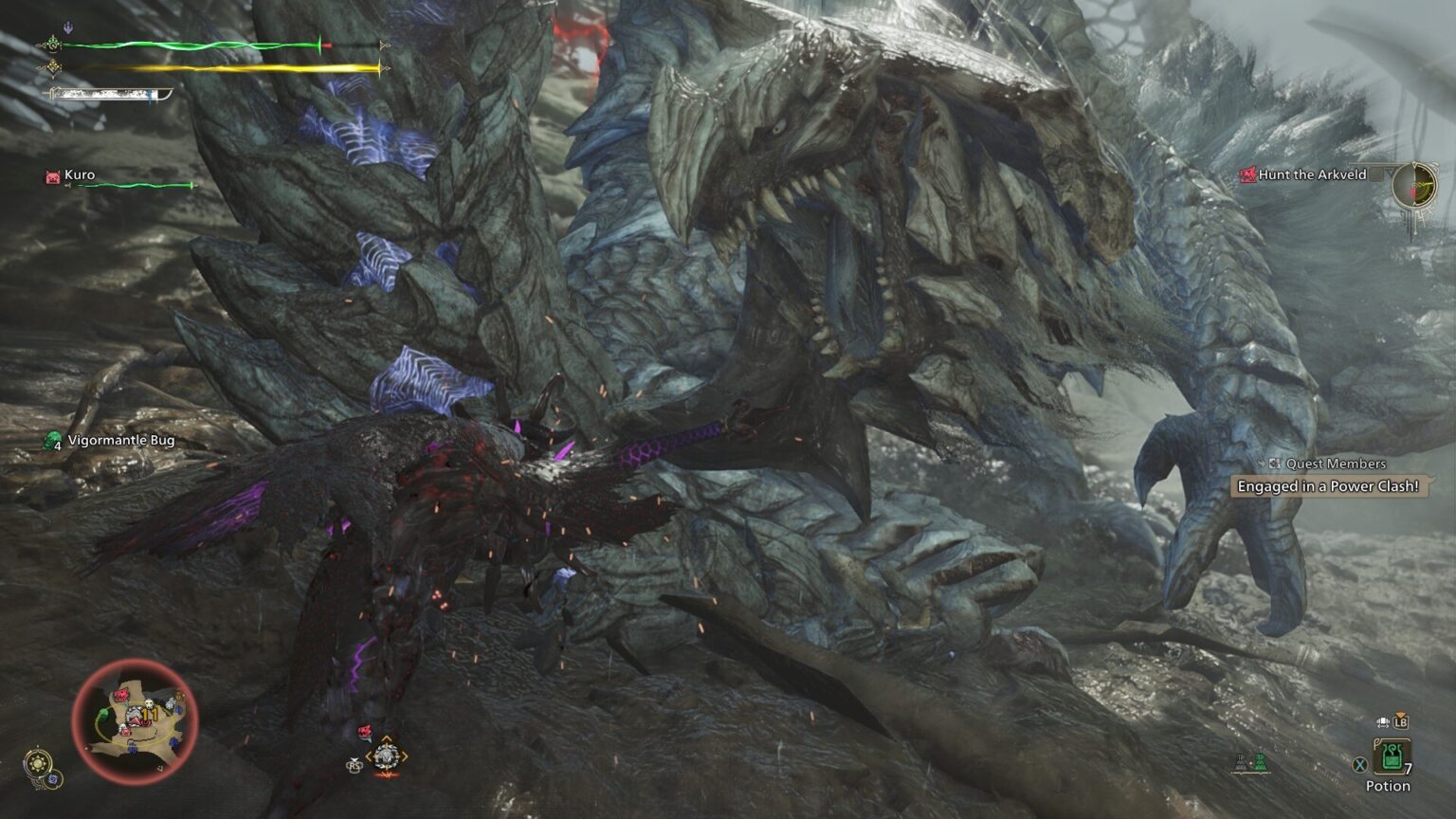This screenshot has height=819, width=1456.
Task: Click the red monster alert icon above the minimap
Action: click(x=365, y=731)
